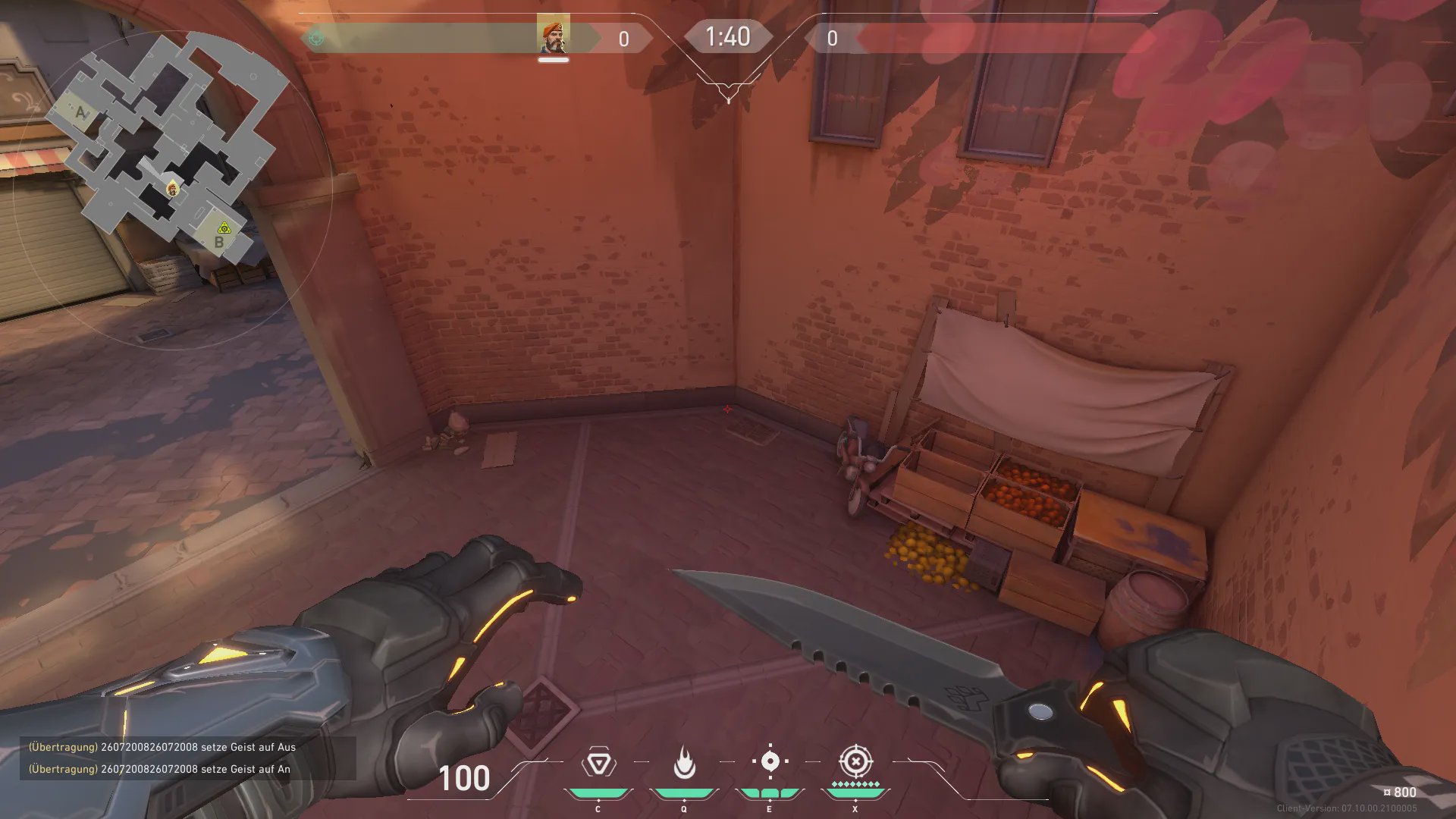Viewport: 1456px width, 819px height.
Task: Click the B site marker on the minimap
Action: point(219,243)
